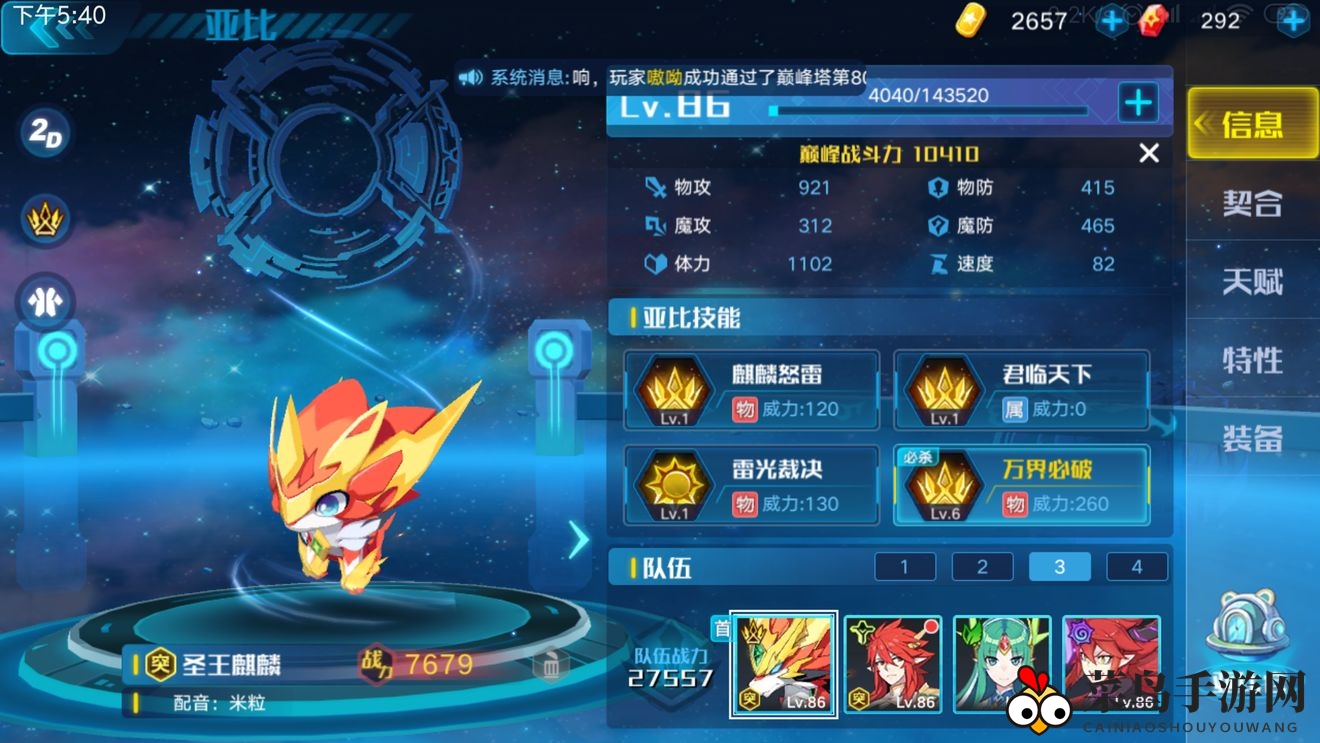The width and height of the screenshot is (1320, 743).
Task: Select team preset 4
Action: [x=1136, y=566]
